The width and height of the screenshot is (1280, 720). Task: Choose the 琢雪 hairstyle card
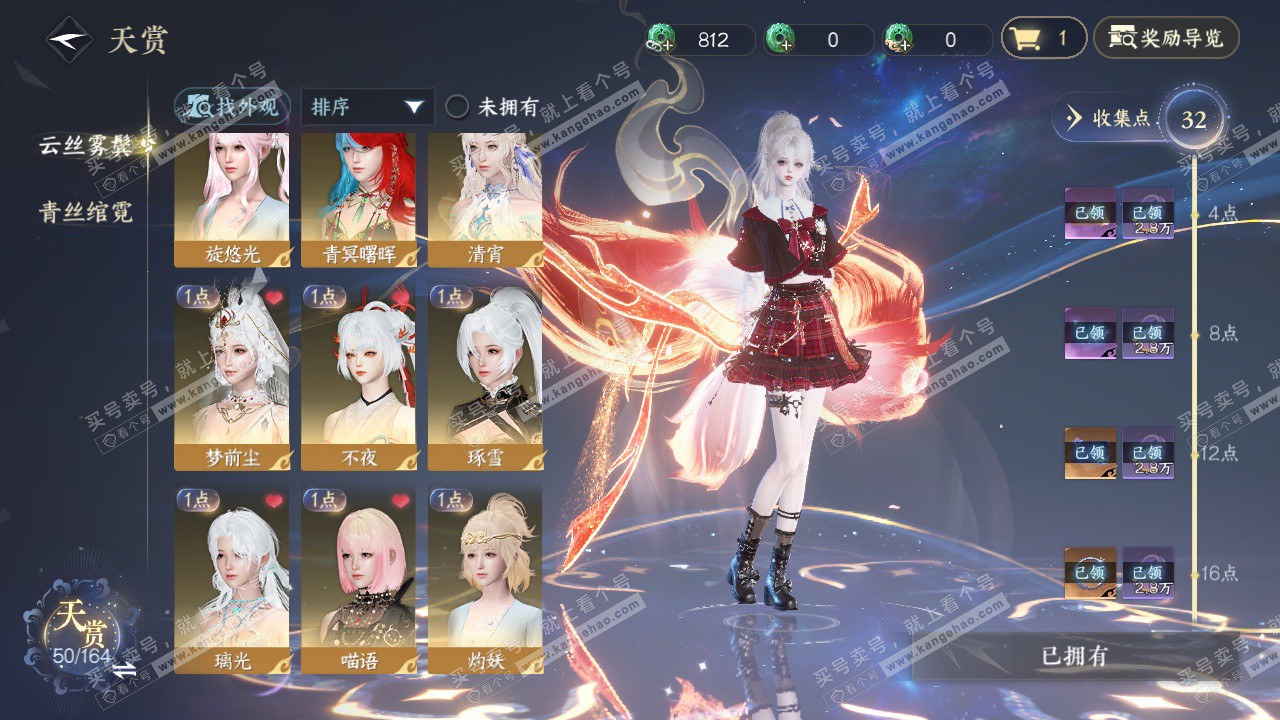pos(485,377)
